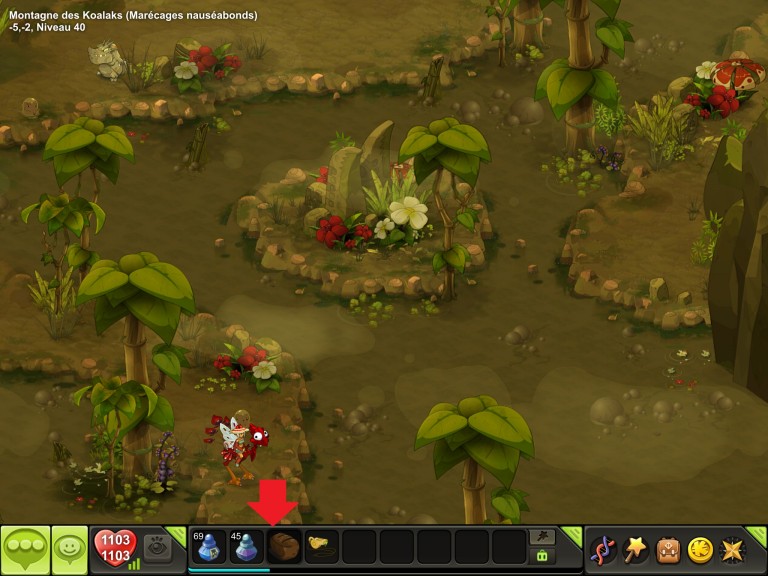Open the compass star map menu

[732, 549]
